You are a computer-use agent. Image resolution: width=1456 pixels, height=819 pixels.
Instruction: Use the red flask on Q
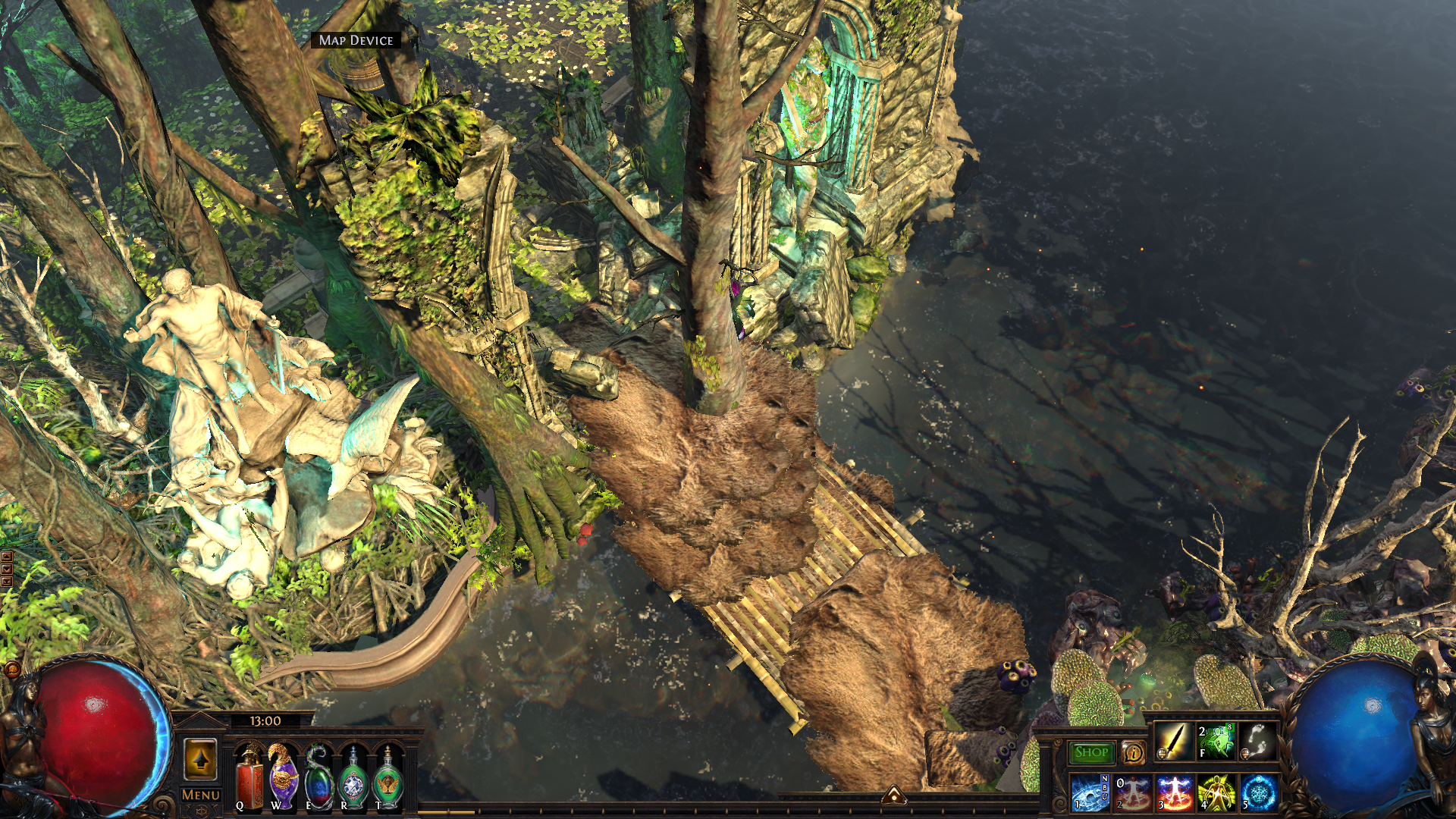pos(249,777)
